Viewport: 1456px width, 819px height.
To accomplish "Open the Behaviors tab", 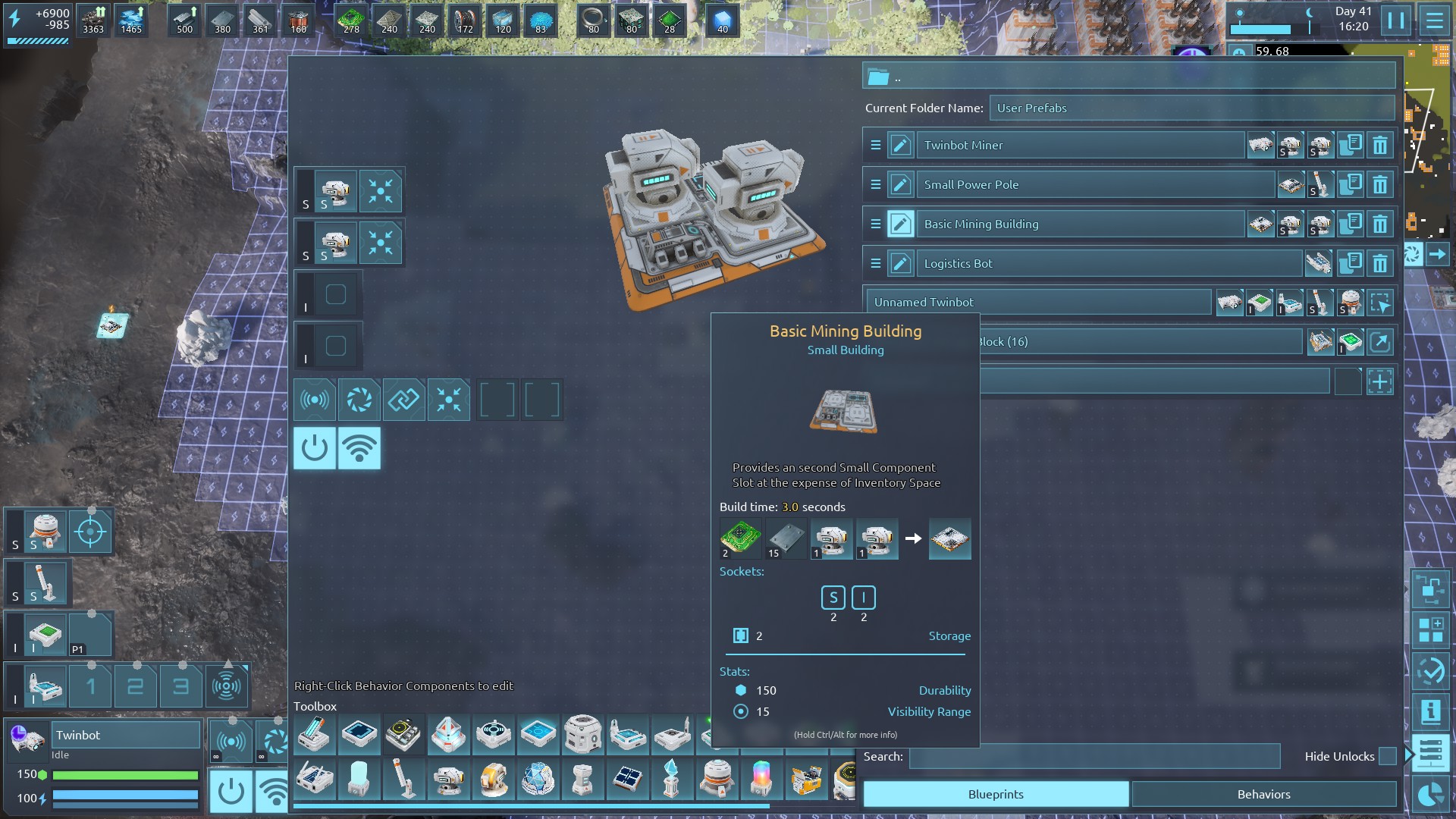I will (x=1263, y=794).
